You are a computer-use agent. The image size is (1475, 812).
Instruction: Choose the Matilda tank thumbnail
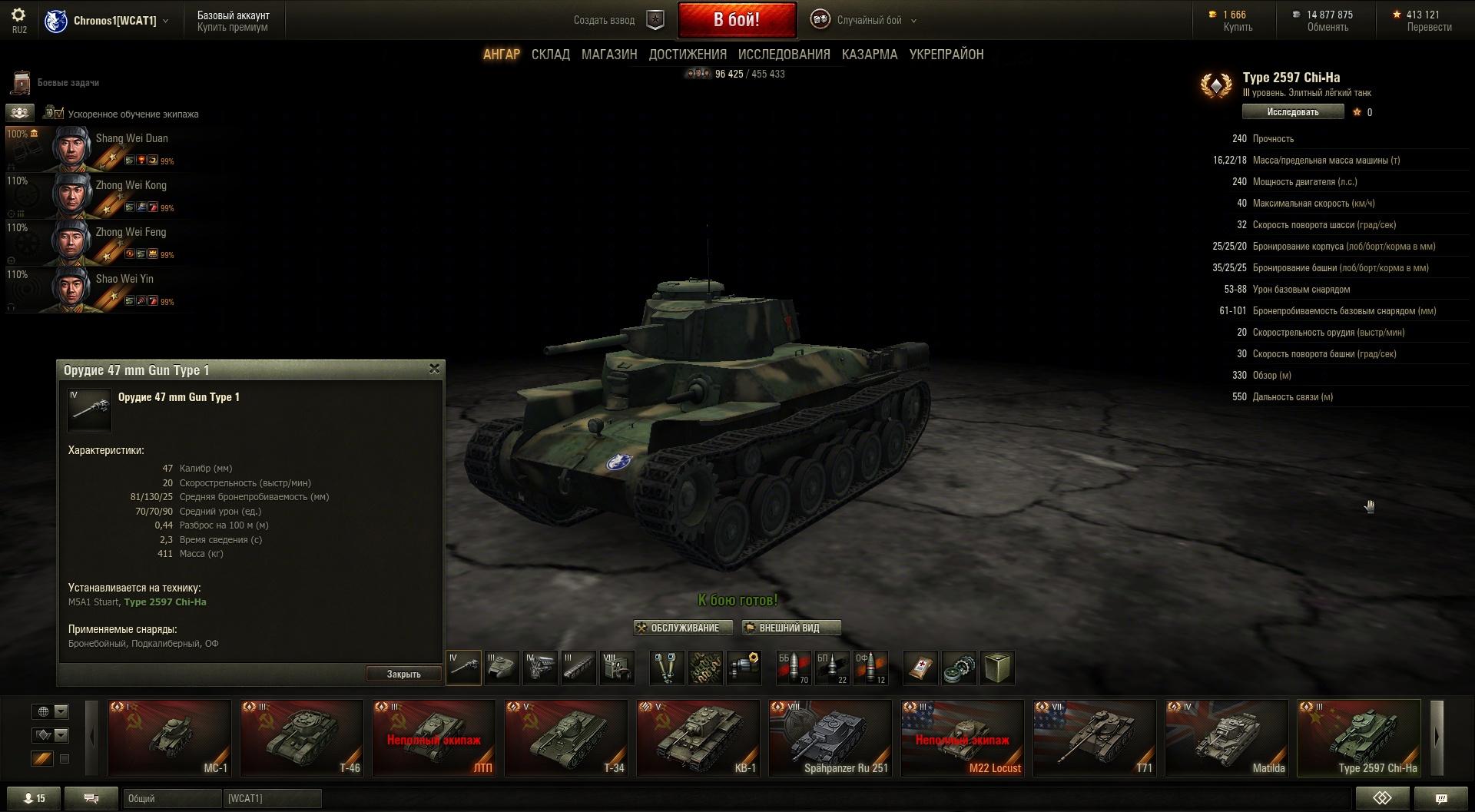(1226, 737)
